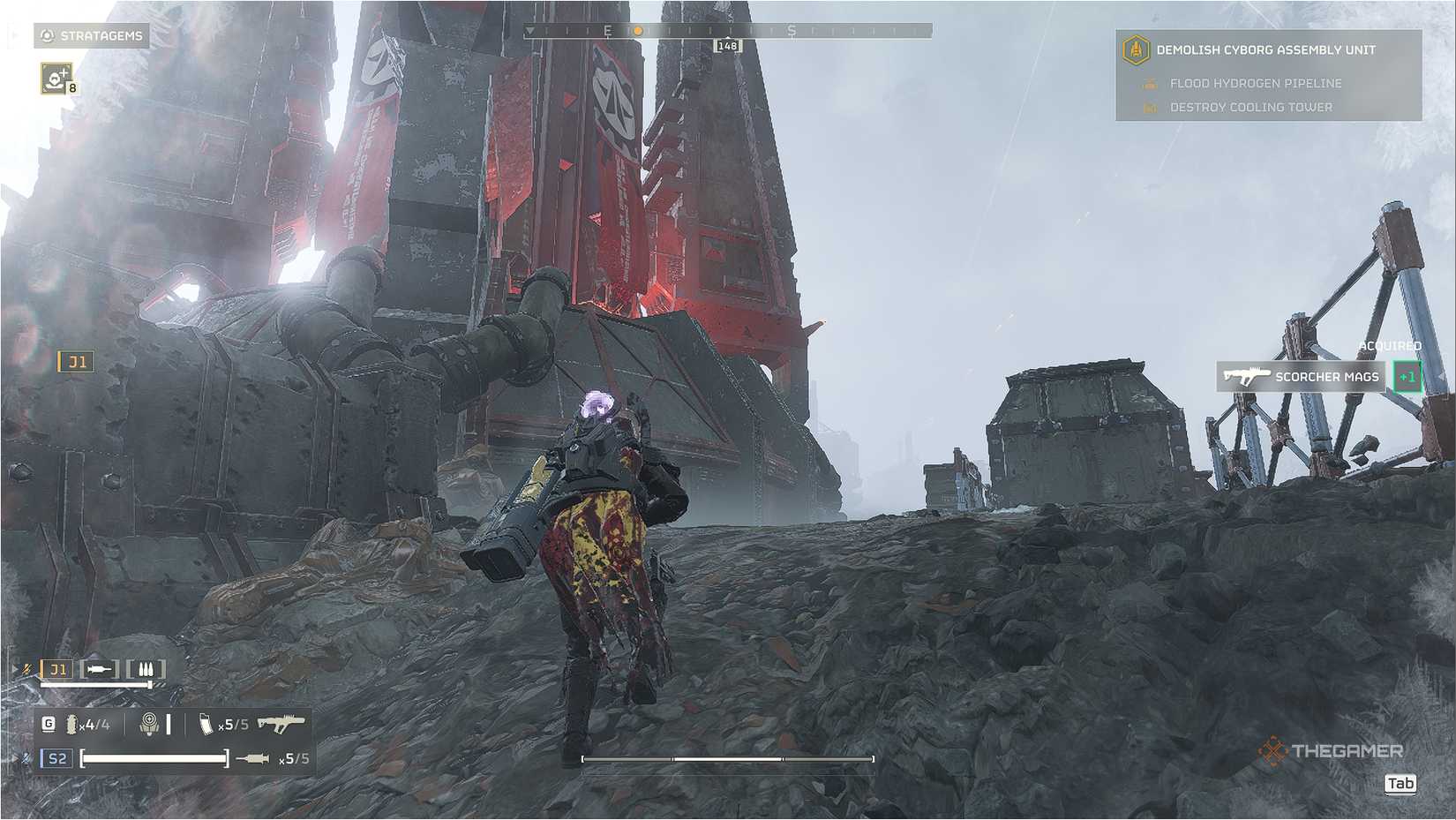The width and height of the screenshot is (1456, 820).
Task: Open the resupply backpack icon in the HUD
Action: [151, 725]
